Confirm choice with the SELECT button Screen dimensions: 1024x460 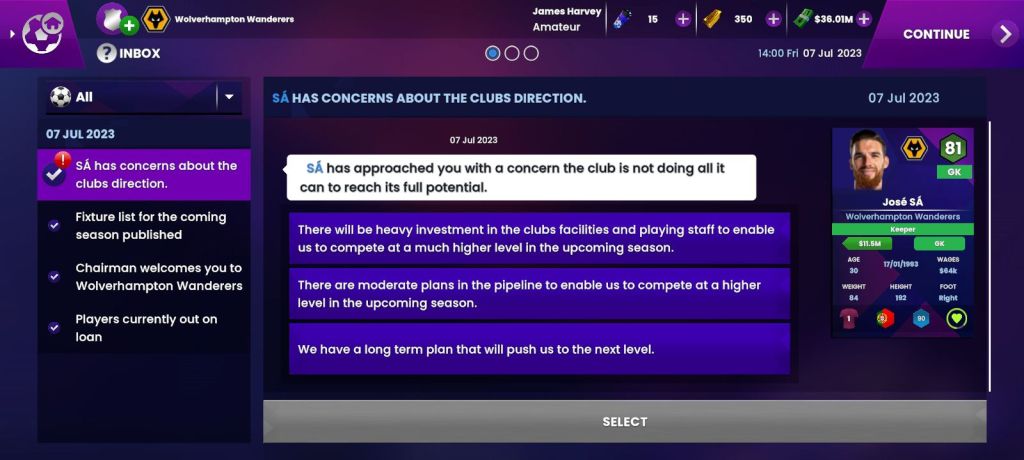(x=624, y=422)
